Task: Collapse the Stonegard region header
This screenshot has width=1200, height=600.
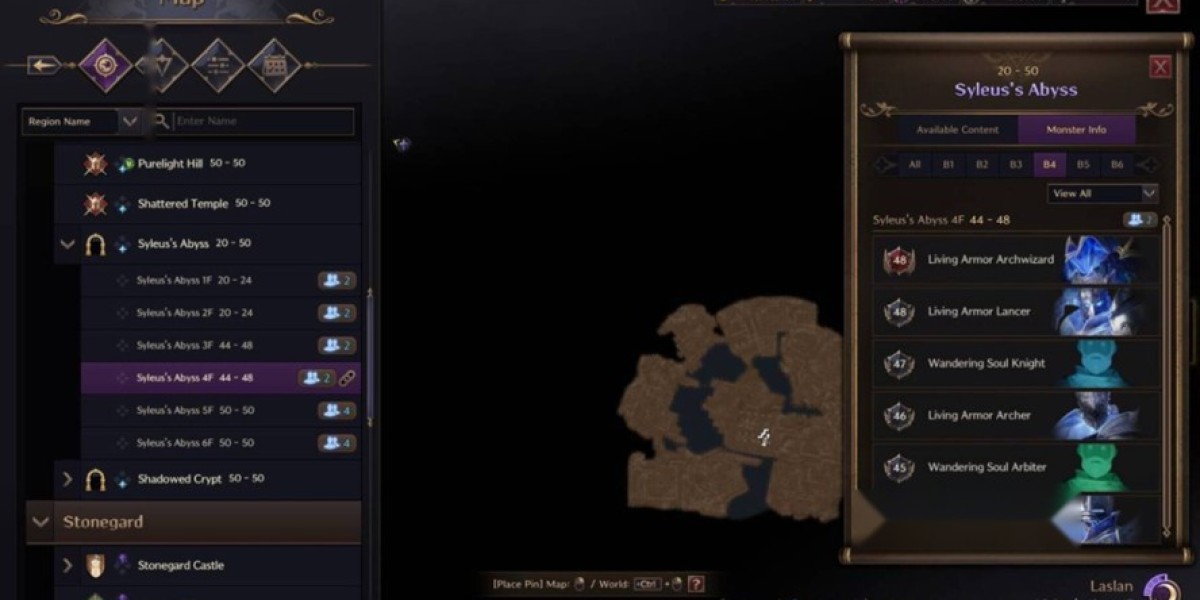Action: click(41, 522)
